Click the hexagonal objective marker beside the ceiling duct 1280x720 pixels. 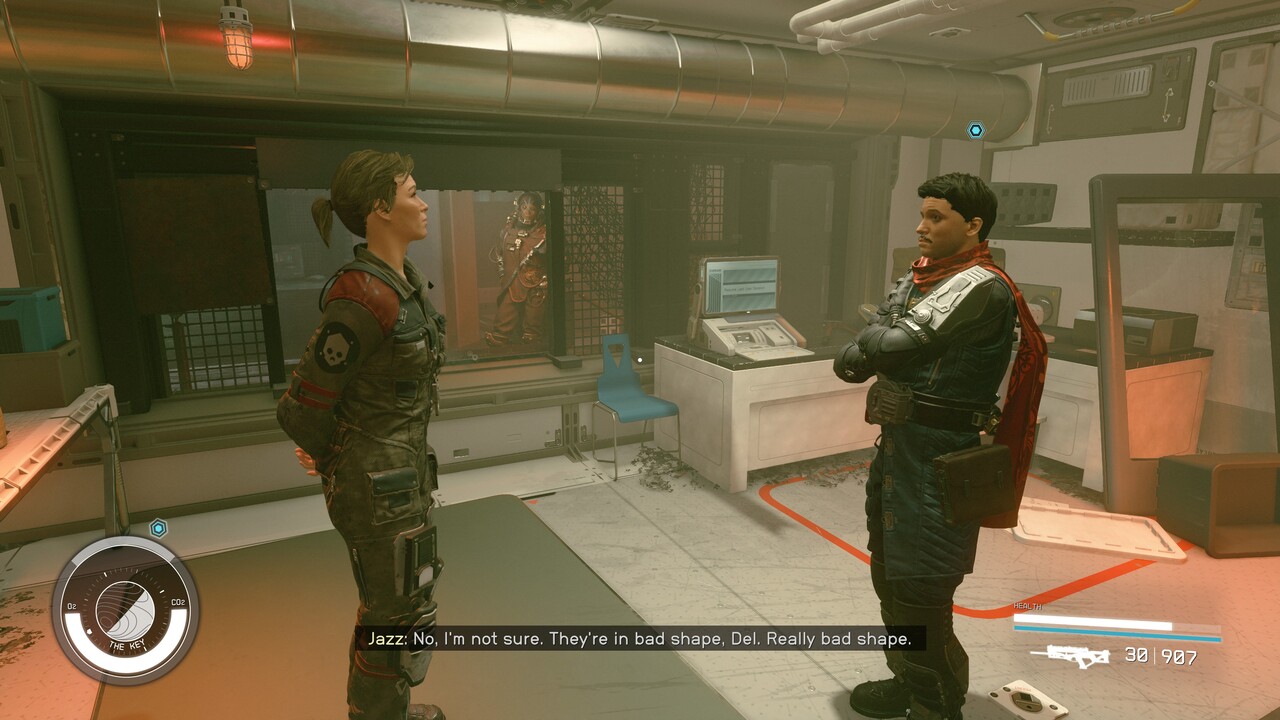pyautogui.click(x=975, y=130)
